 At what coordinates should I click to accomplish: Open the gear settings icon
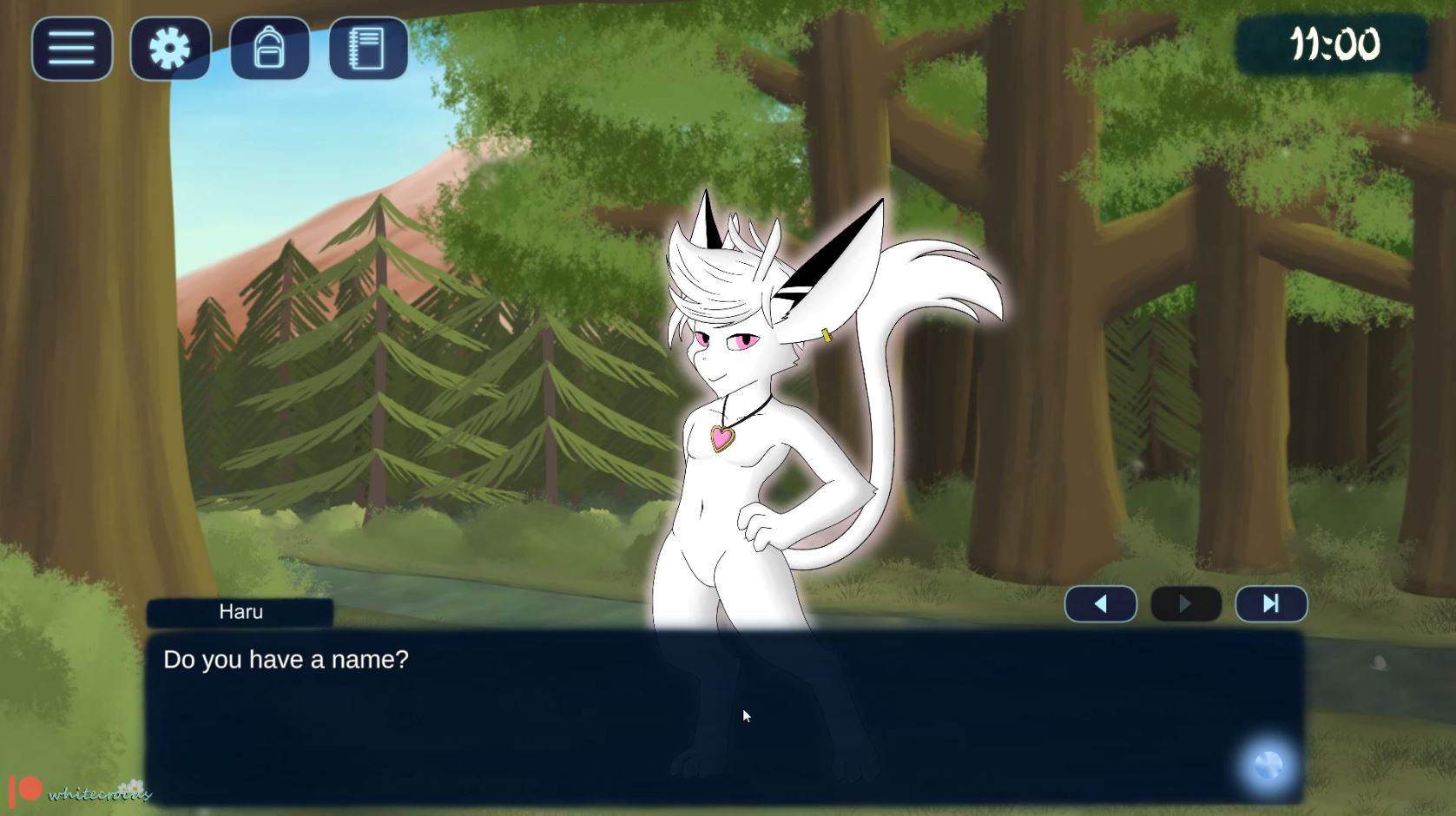[x=170, y=49]
